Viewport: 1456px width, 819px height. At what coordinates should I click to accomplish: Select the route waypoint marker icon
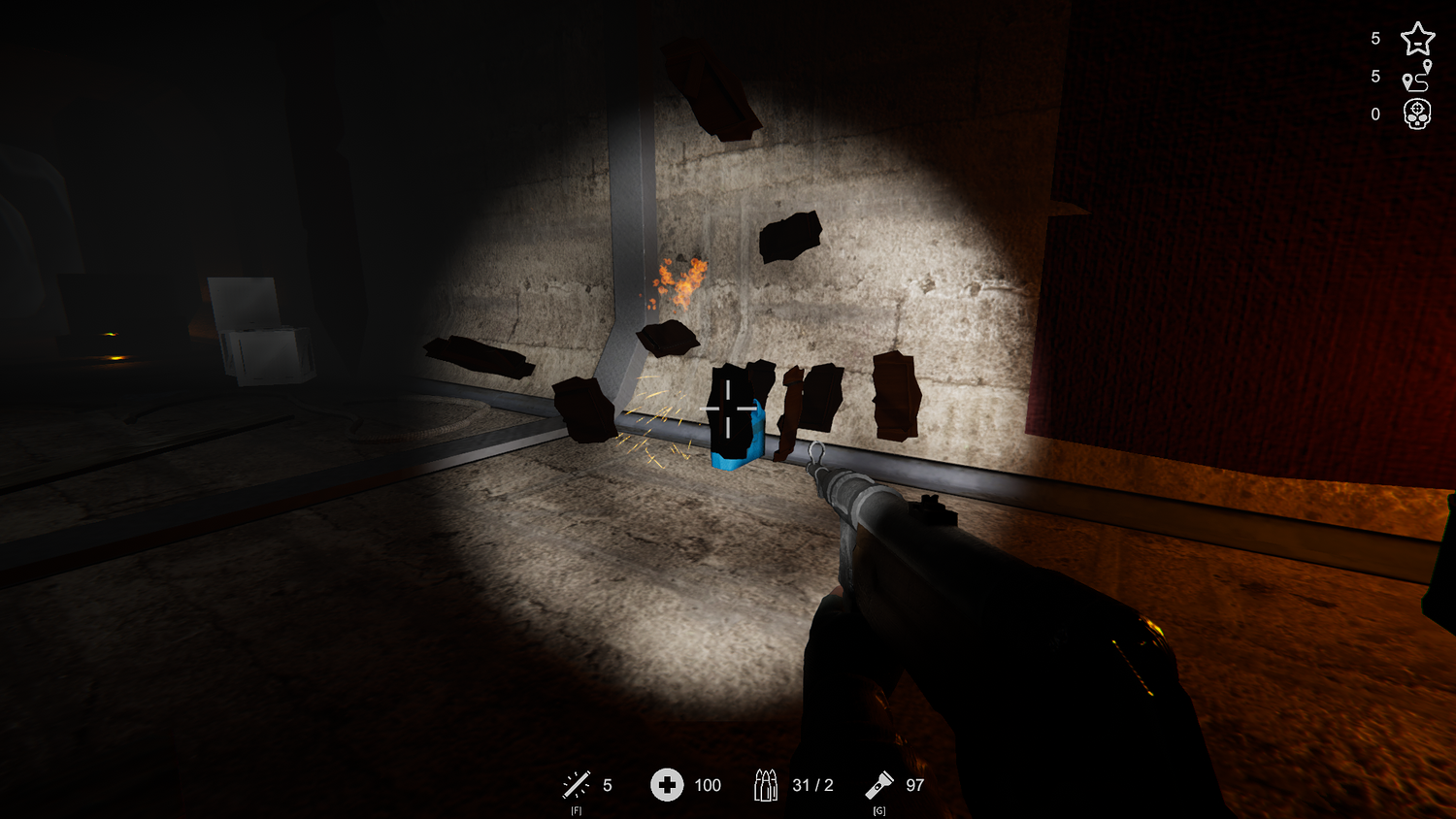click(x=1417, y=76)
